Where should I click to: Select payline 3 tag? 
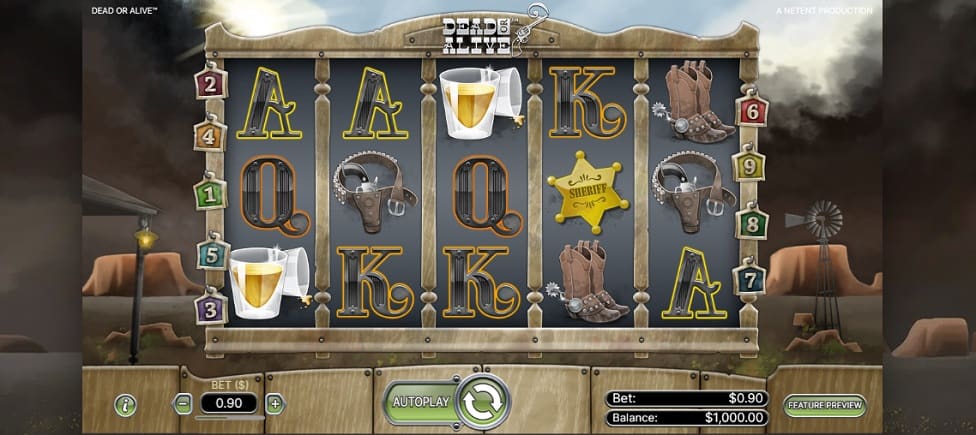coord(211,308)
